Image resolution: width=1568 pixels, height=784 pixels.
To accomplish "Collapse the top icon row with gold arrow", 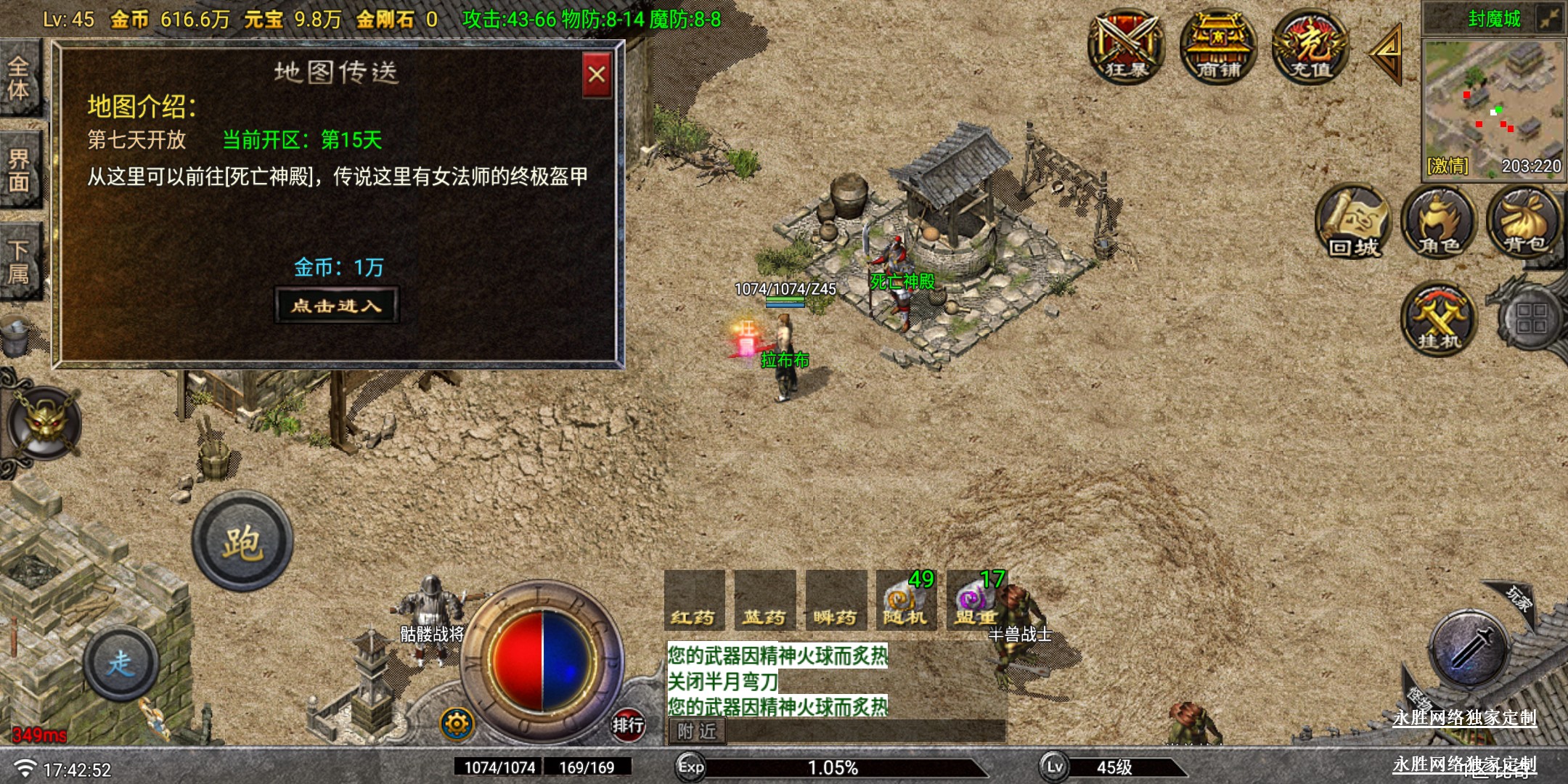I will [1387, 52].
